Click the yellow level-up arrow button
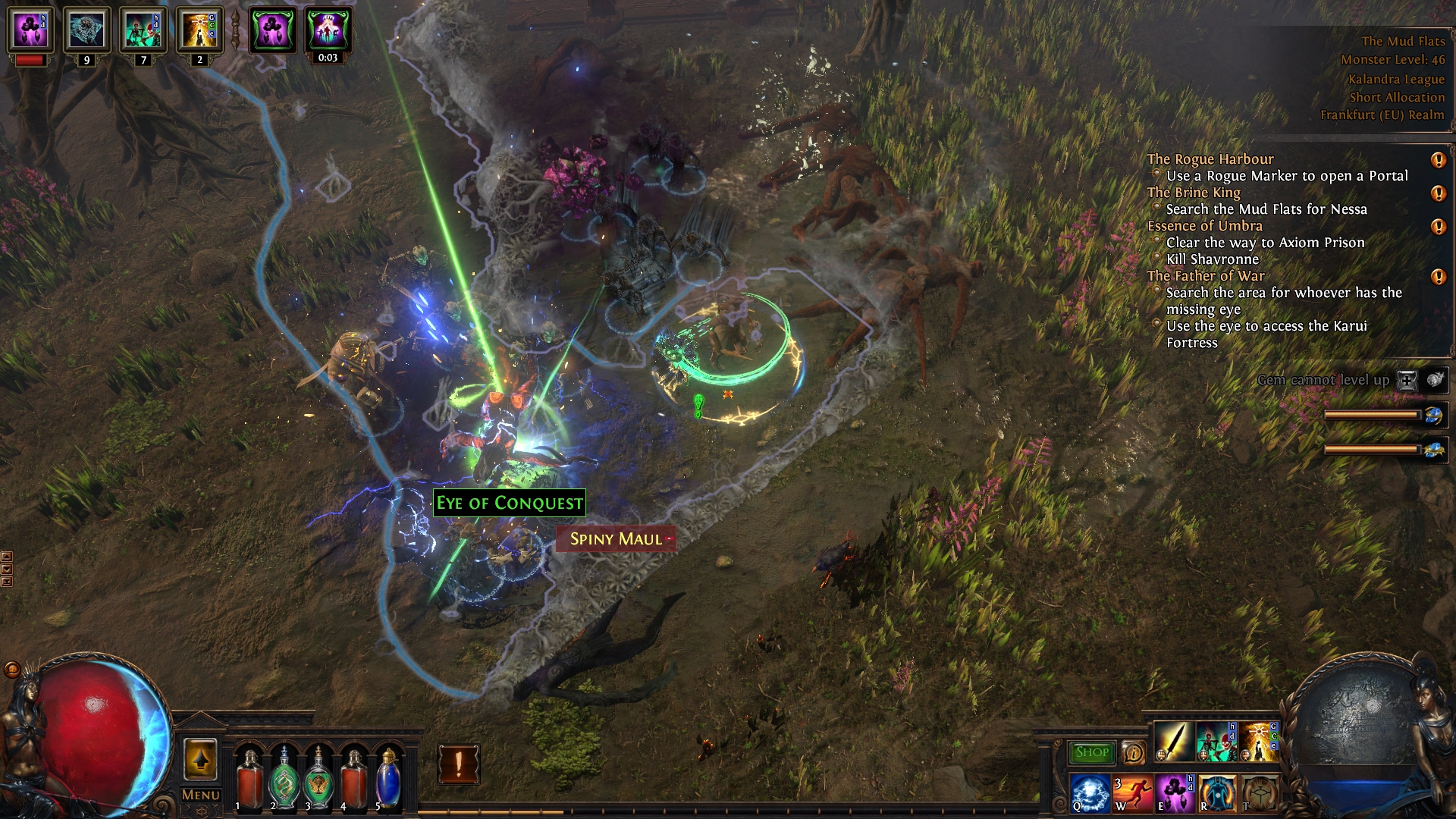Image resolution: width=1456 pixels, height=819 pixels. pos(200,759)
